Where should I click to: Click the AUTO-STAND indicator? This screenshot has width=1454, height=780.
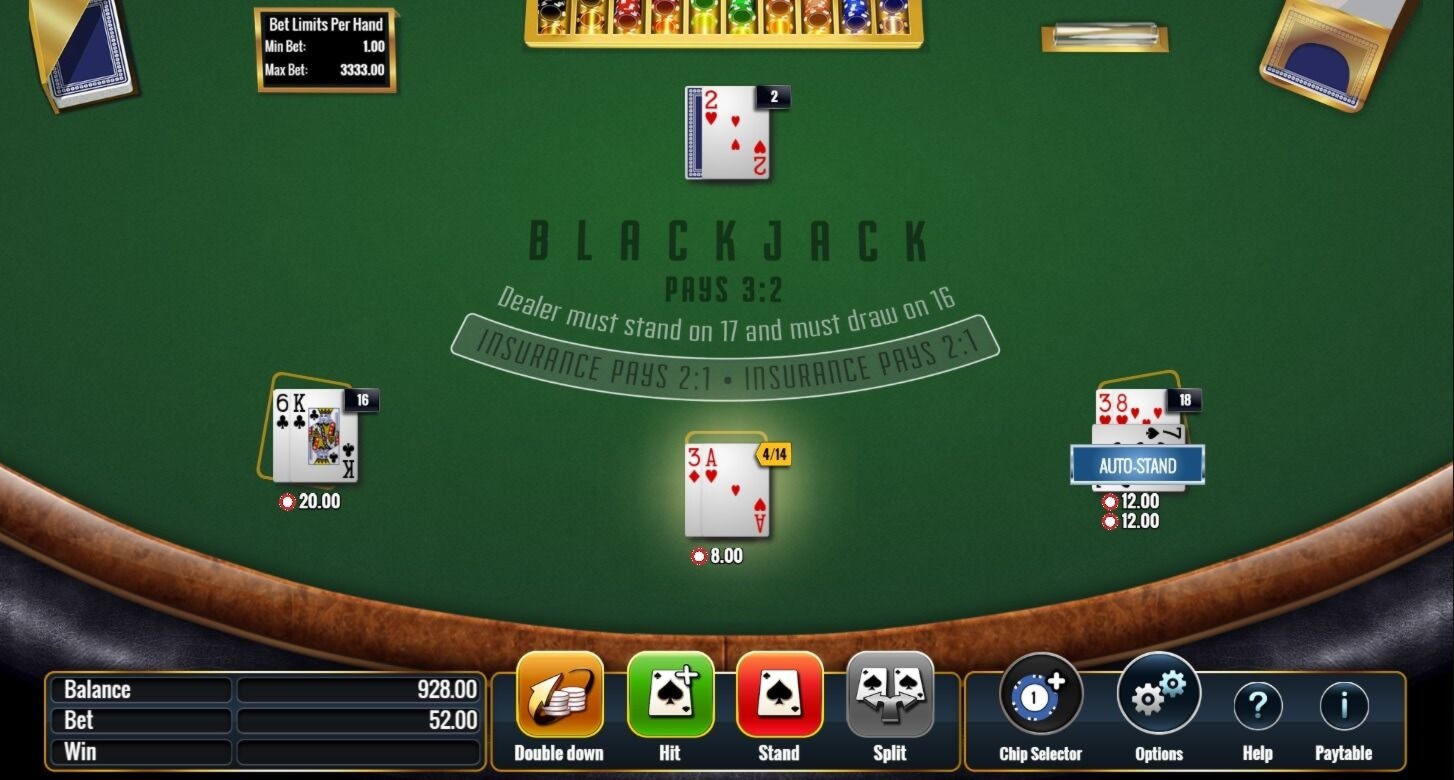[x=1138, y=464]
